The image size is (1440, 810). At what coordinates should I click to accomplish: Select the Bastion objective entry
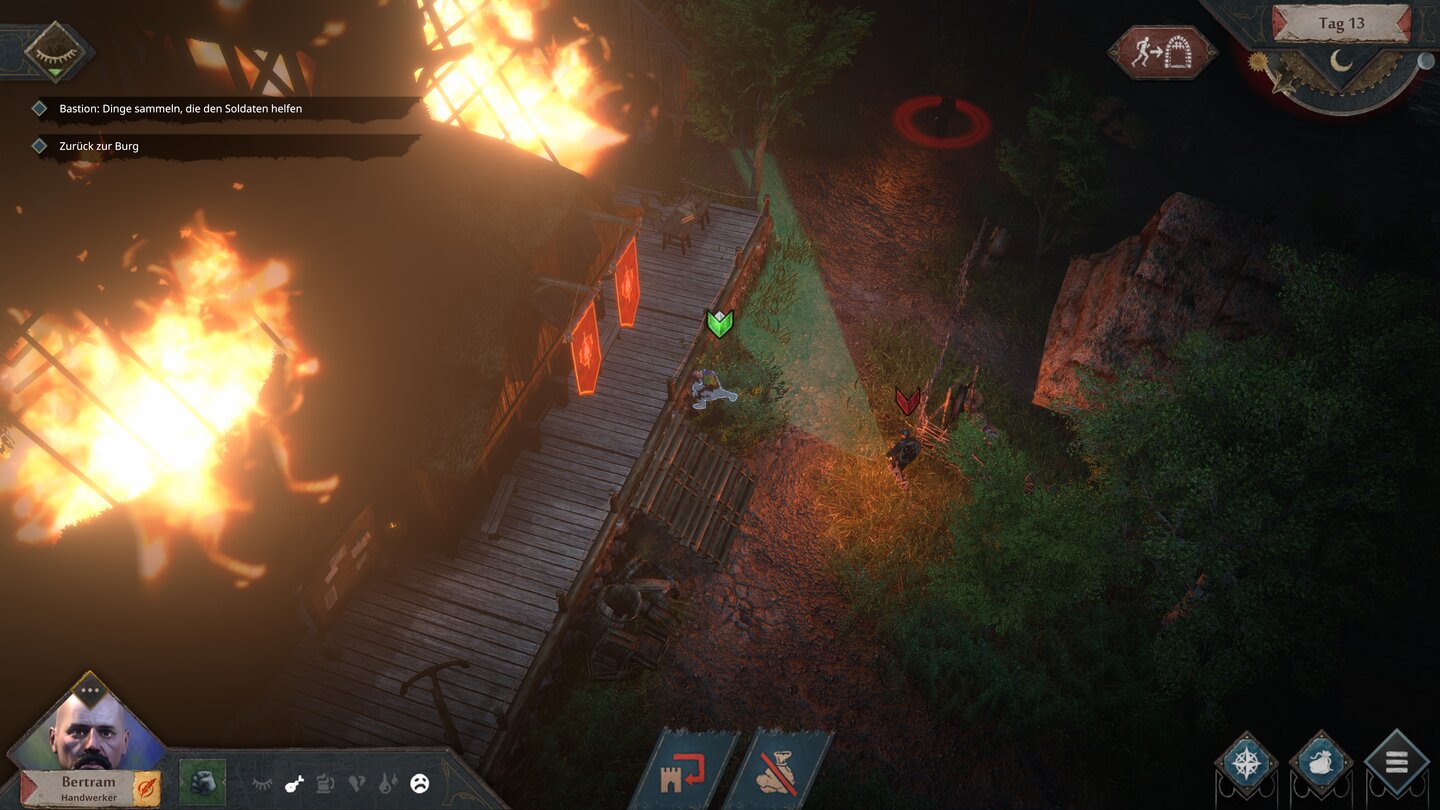tap(180, 108)
